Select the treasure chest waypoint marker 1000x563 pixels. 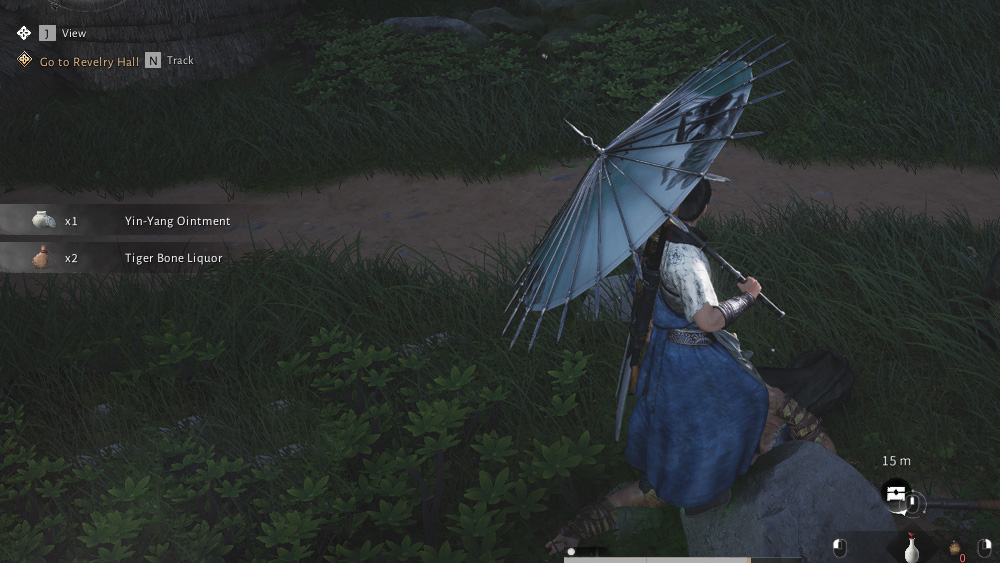[x=895, y=493]
